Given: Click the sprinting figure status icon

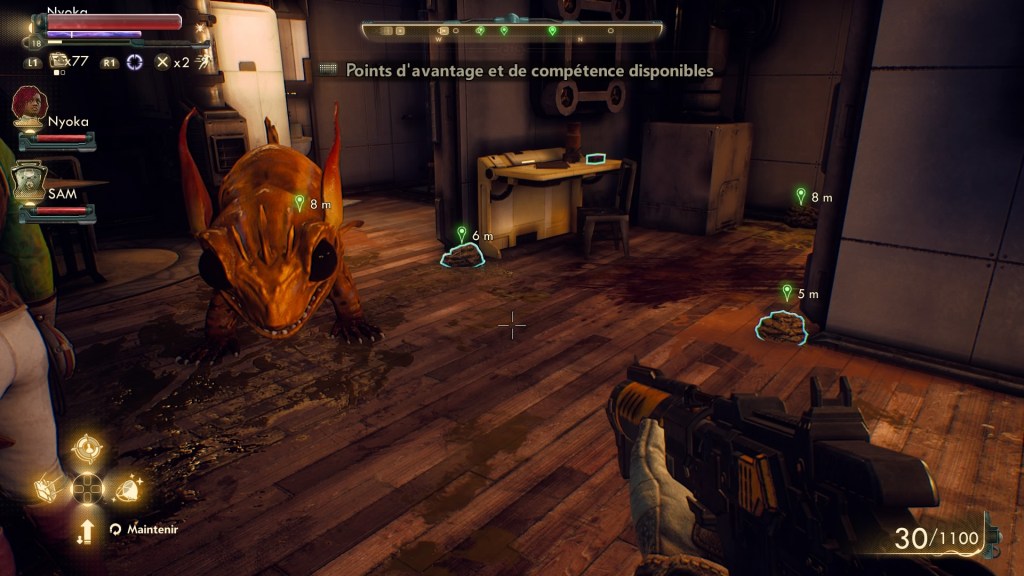Looking at the screenshot, I should [x=204, y=62].
